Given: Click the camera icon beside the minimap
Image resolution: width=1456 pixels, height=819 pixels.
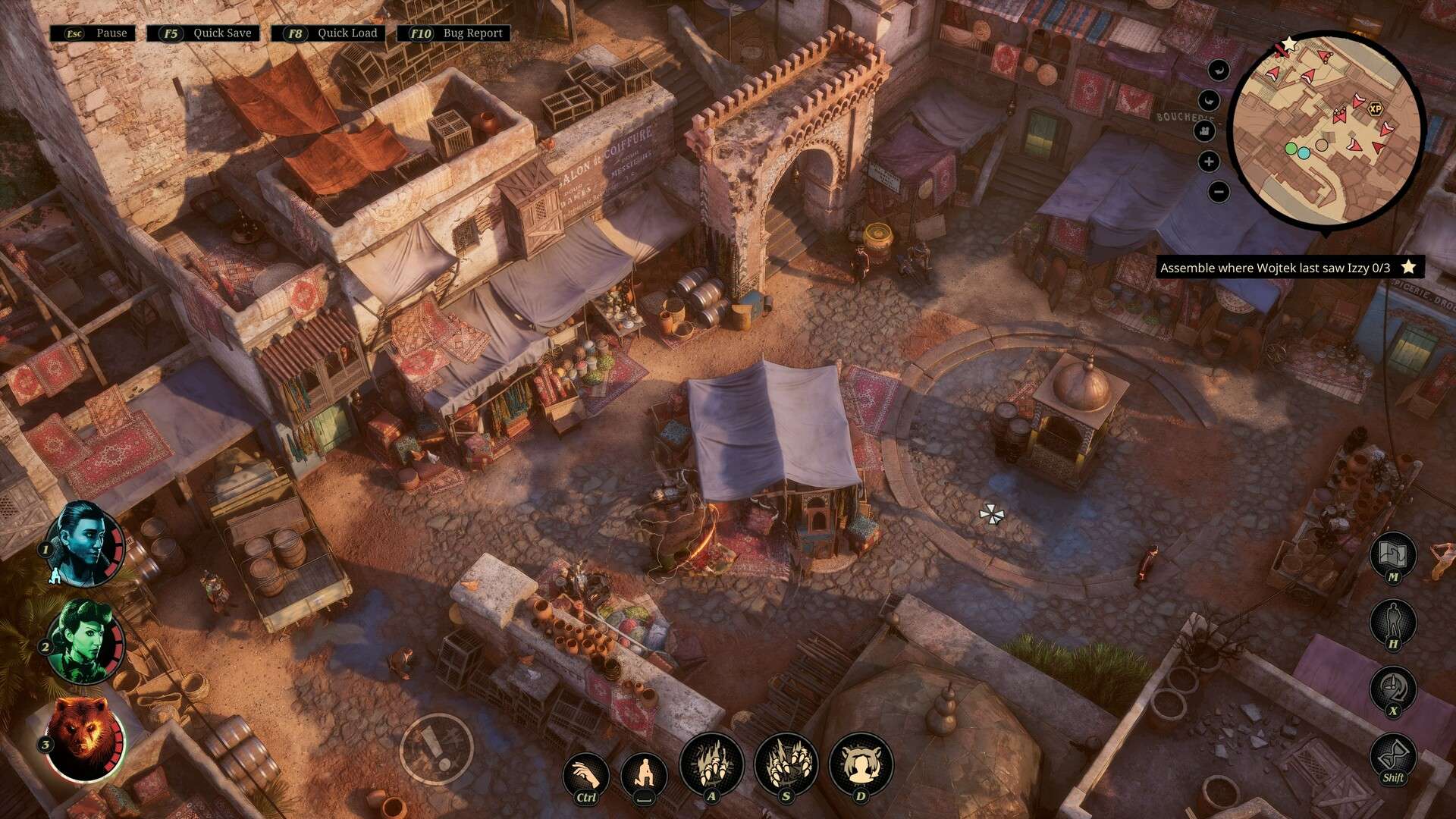Looking at the screenshot, I should (1204, 131).
